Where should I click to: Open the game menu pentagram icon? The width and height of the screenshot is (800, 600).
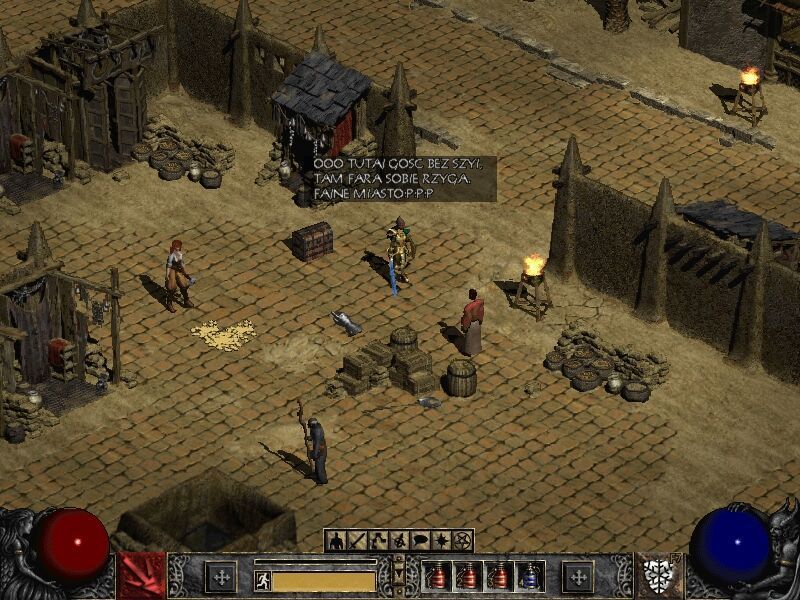[462, 541]
